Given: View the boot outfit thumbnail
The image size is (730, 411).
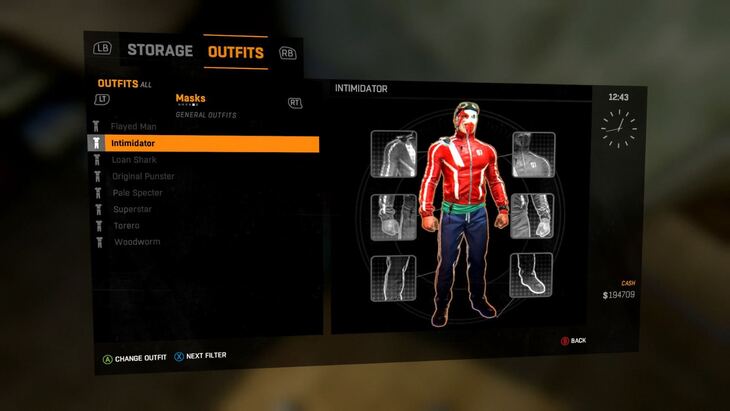Looking at the screenshot, I should [531, 275].
